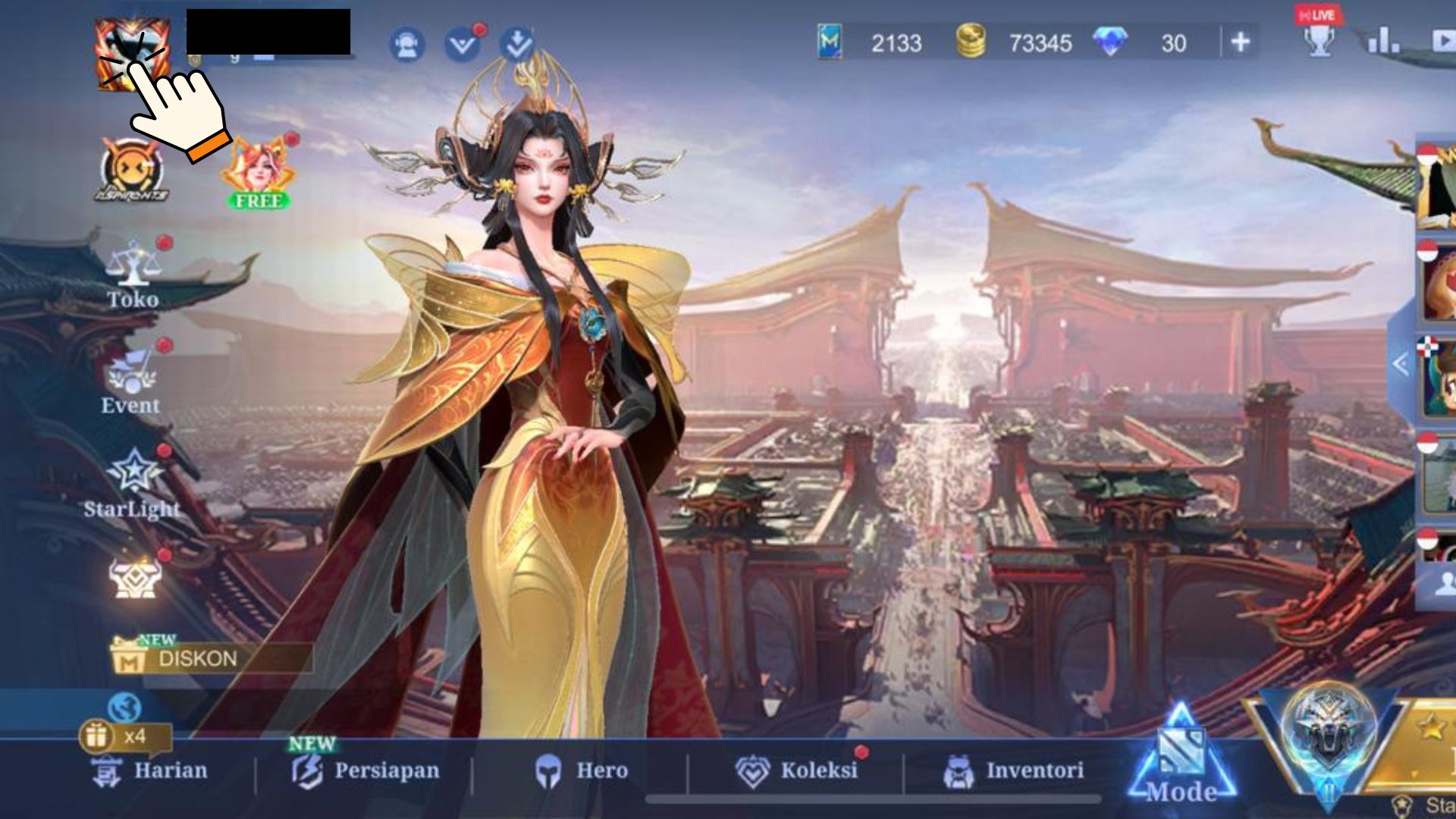Open the Koleksi collection tab
This screenshot has height=819, width=1456.
tap(797, 770)
